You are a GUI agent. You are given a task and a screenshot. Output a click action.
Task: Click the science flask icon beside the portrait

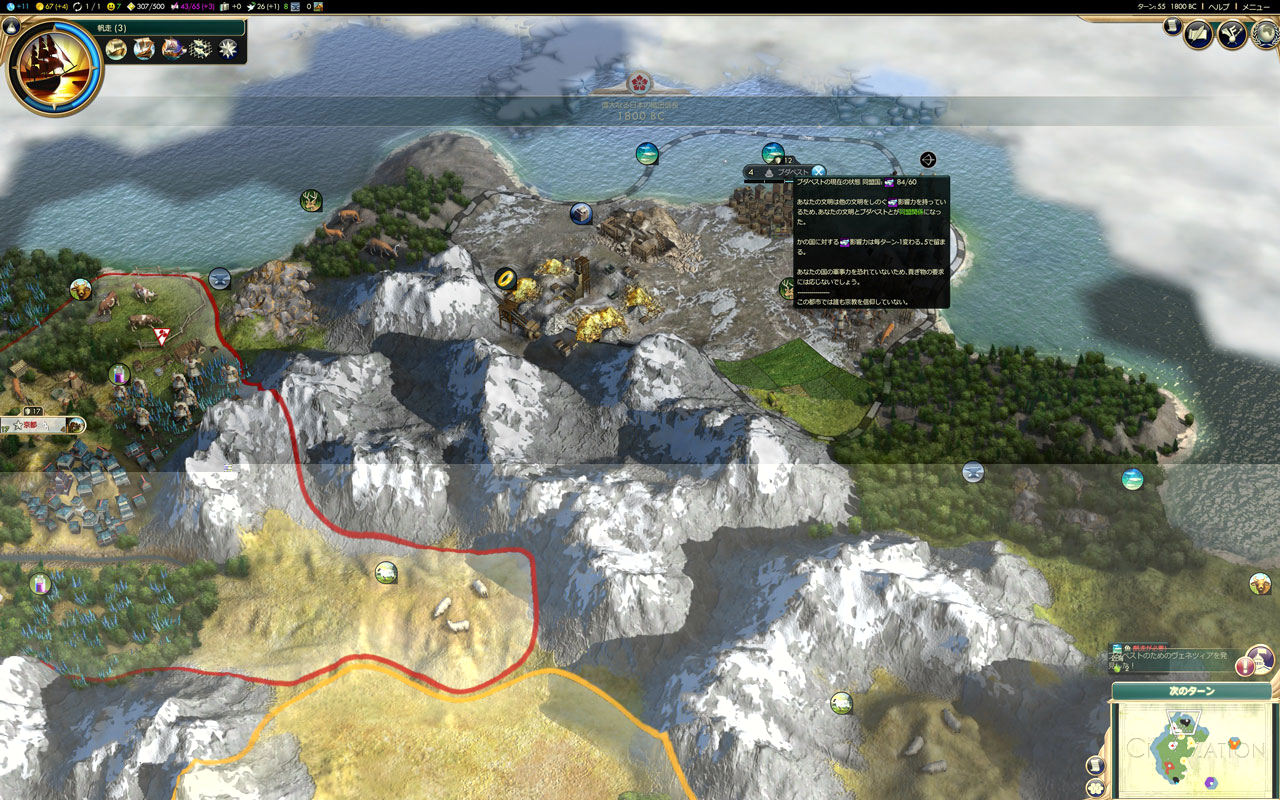tap(13, 27)
